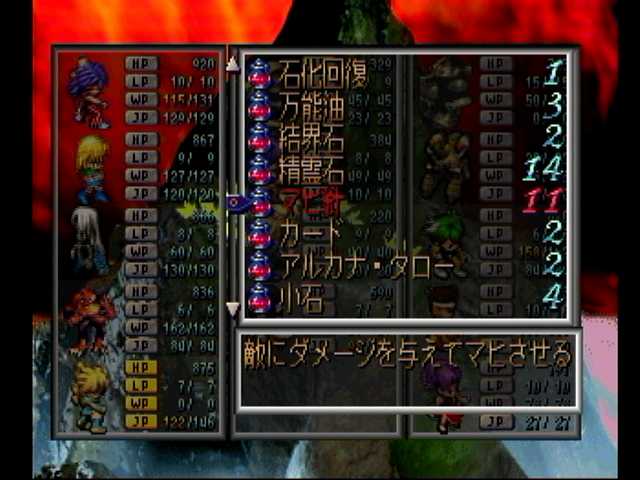The image size is (640, 480).
Task: Click the item list's up arrow
Action: click(233, 63)
